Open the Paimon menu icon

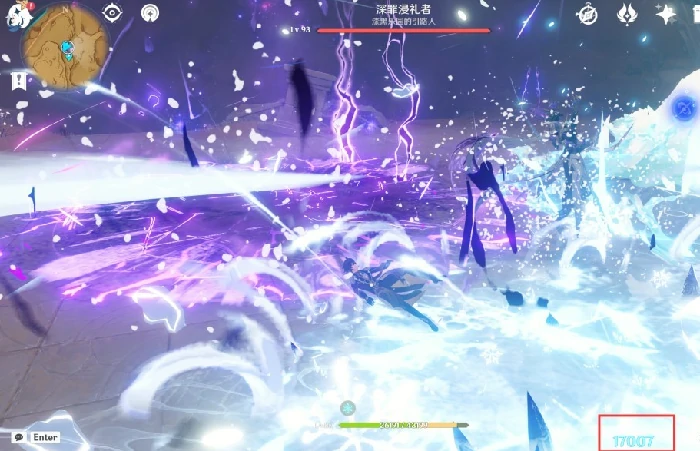pyautogui.click(x=14, y=16)
